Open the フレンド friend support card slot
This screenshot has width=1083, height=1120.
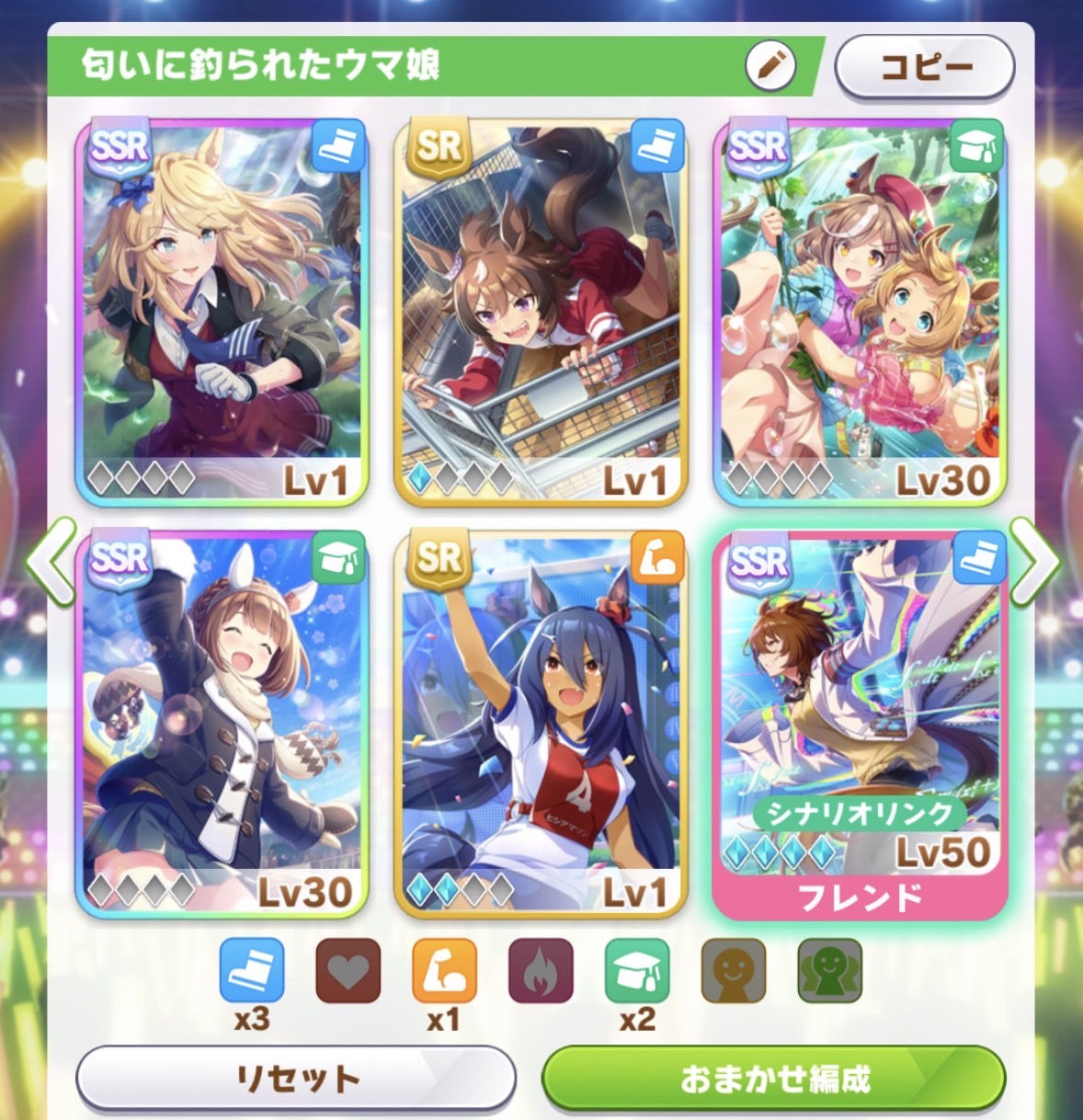pos(860,723)
